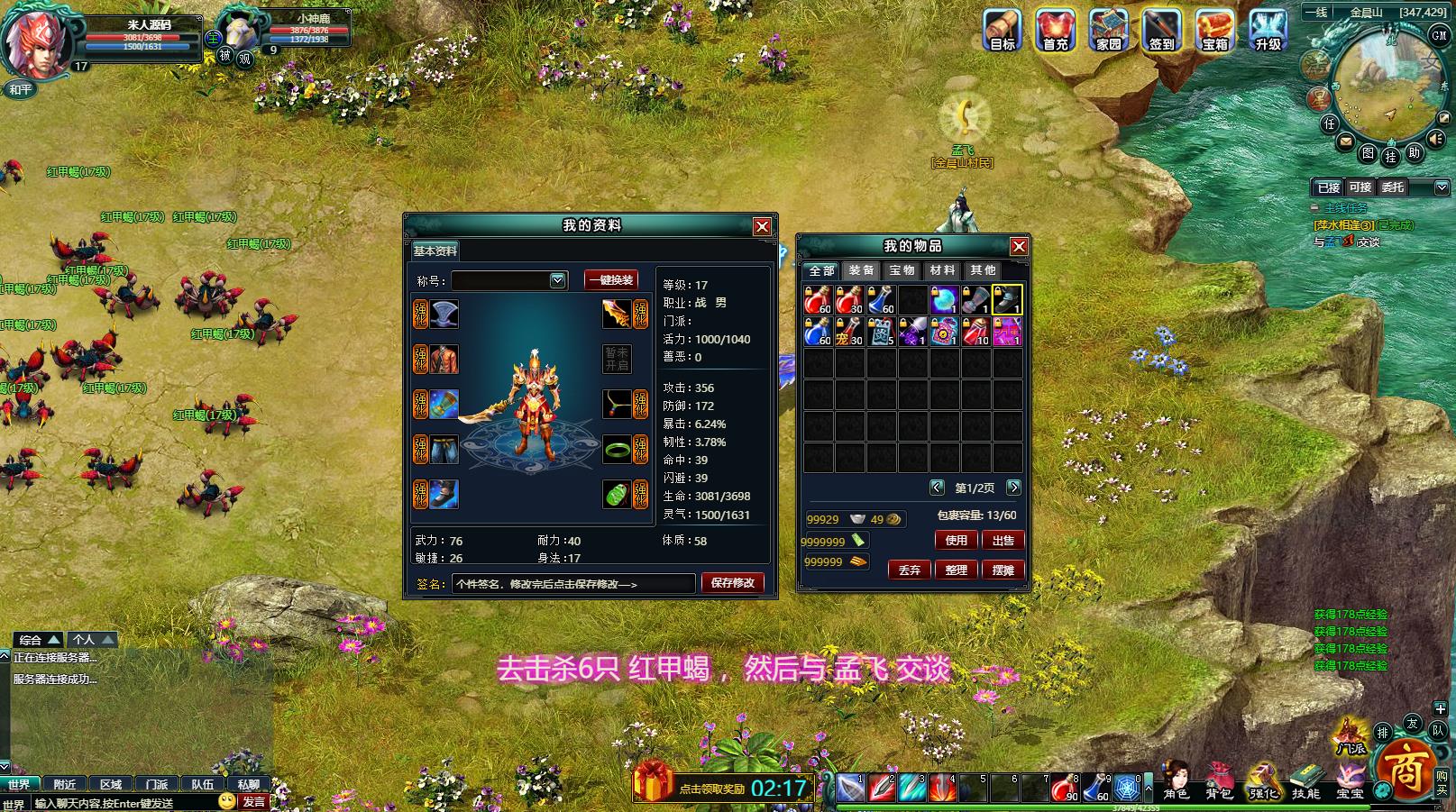1456x812 pixels.
Task: Switch to the 装备 inventory tab
Action: point(861,270)
